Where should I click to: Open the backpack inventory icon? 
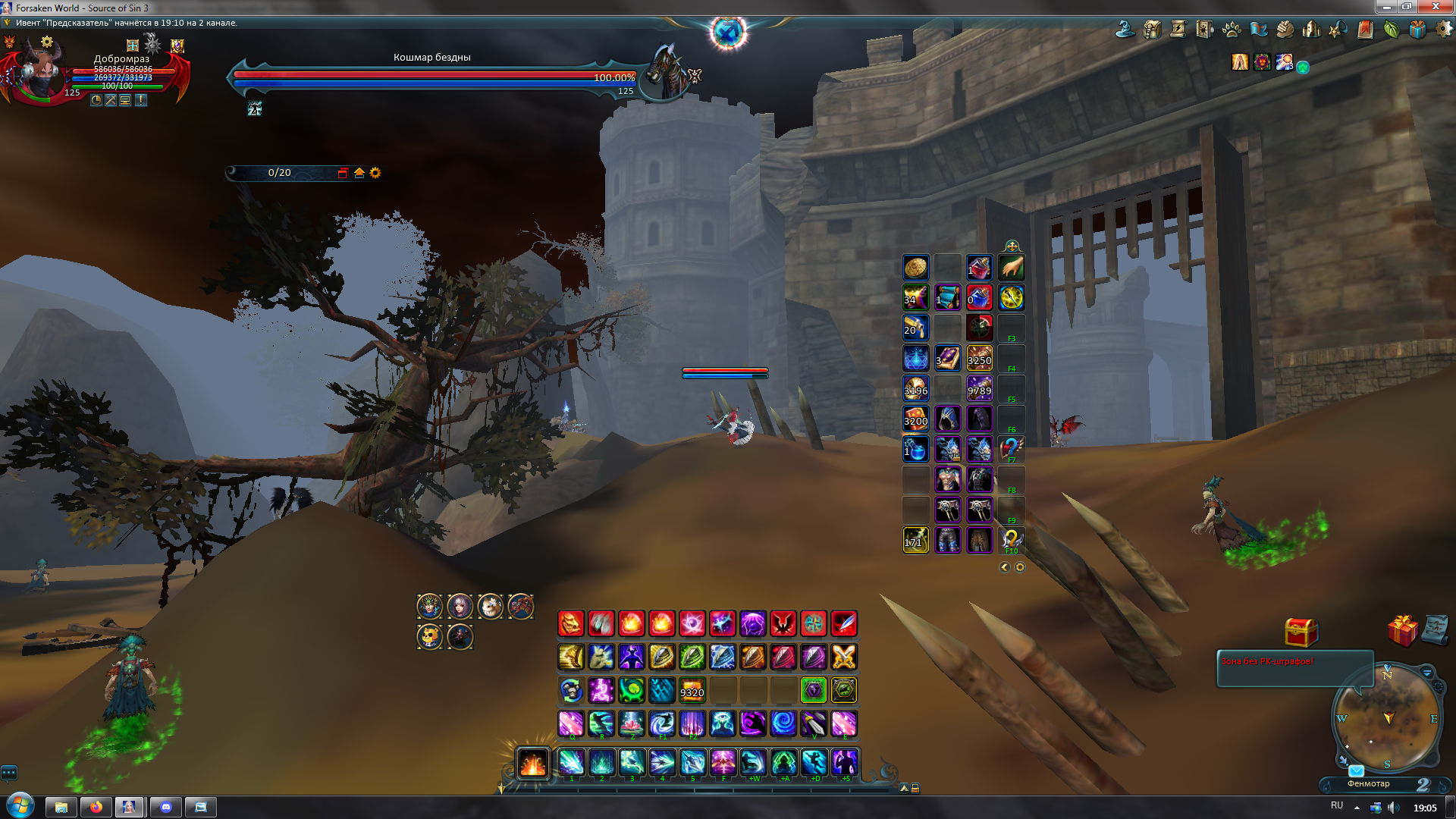(x=1152, y=30)
